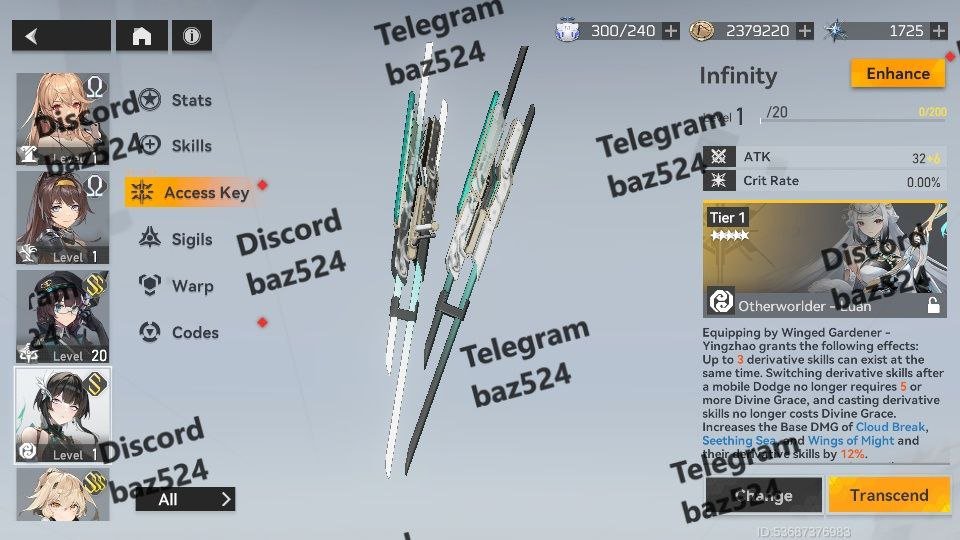Image resolution: width=960 pixels, height=540 pixels.
Task: Enhance the Infinity access key
Action: [897, 74]
